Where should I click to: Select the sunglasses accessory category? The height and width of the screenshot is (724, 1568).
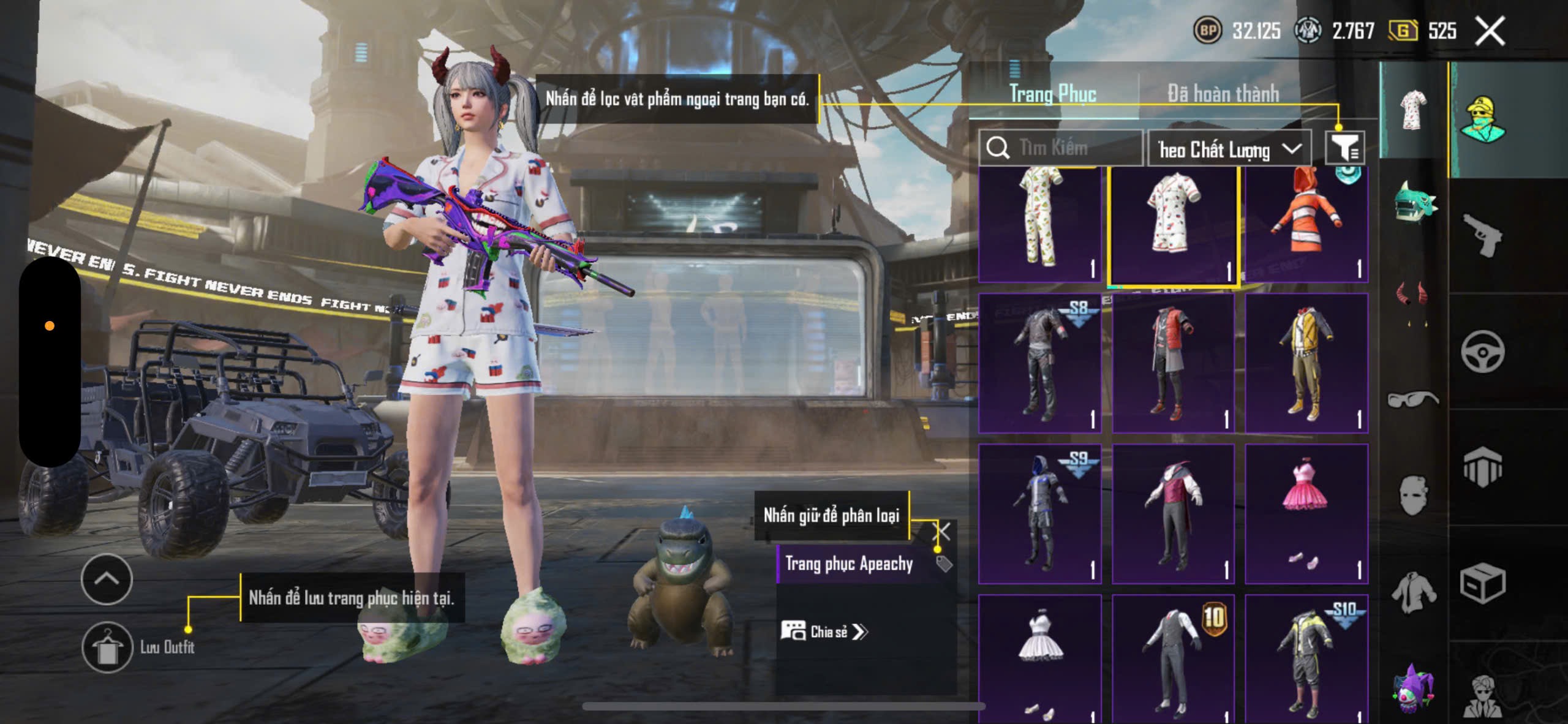click(1412, 399)
